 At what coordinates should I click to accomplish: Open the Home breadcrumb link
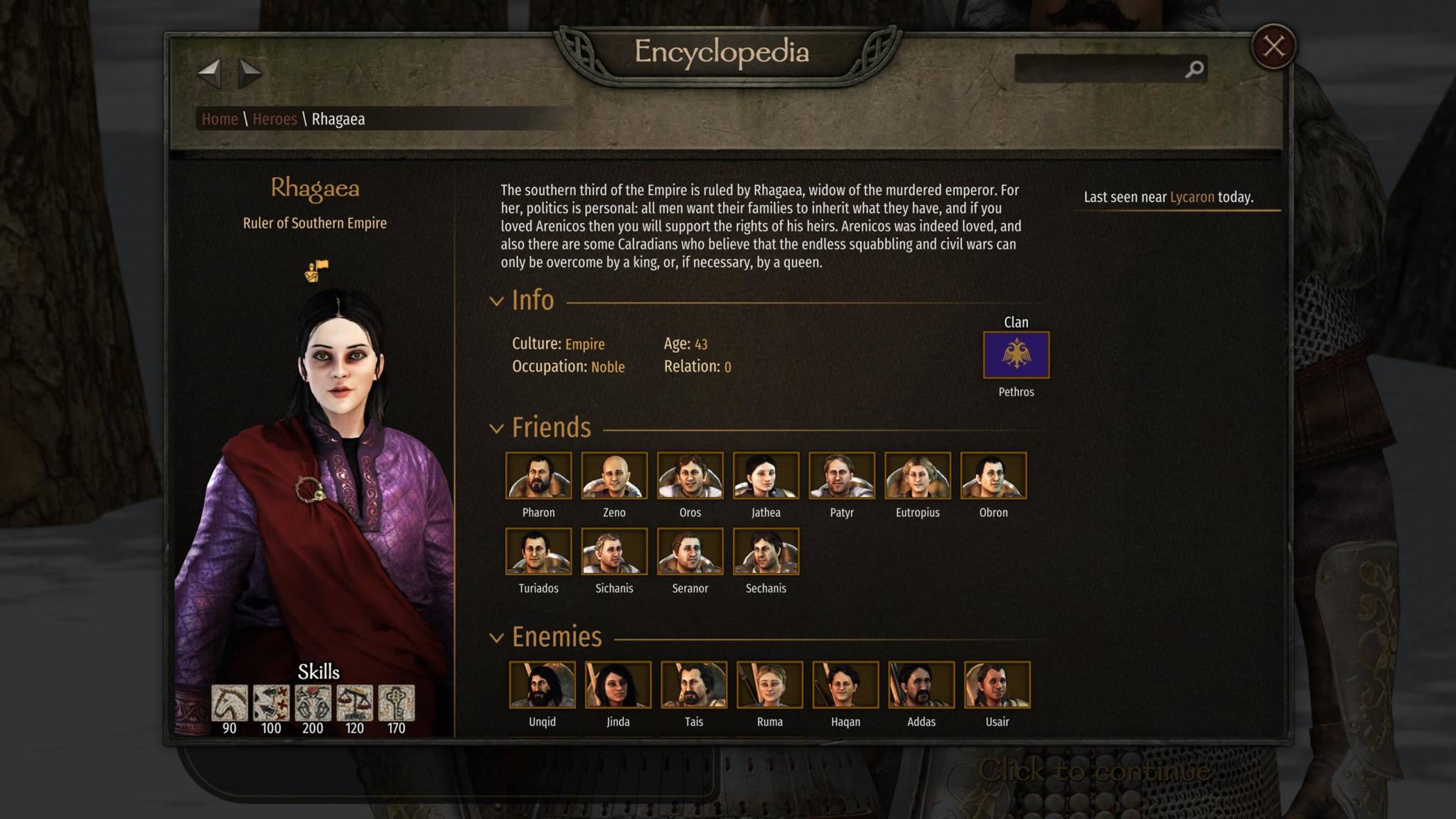(x=220, y=119)
